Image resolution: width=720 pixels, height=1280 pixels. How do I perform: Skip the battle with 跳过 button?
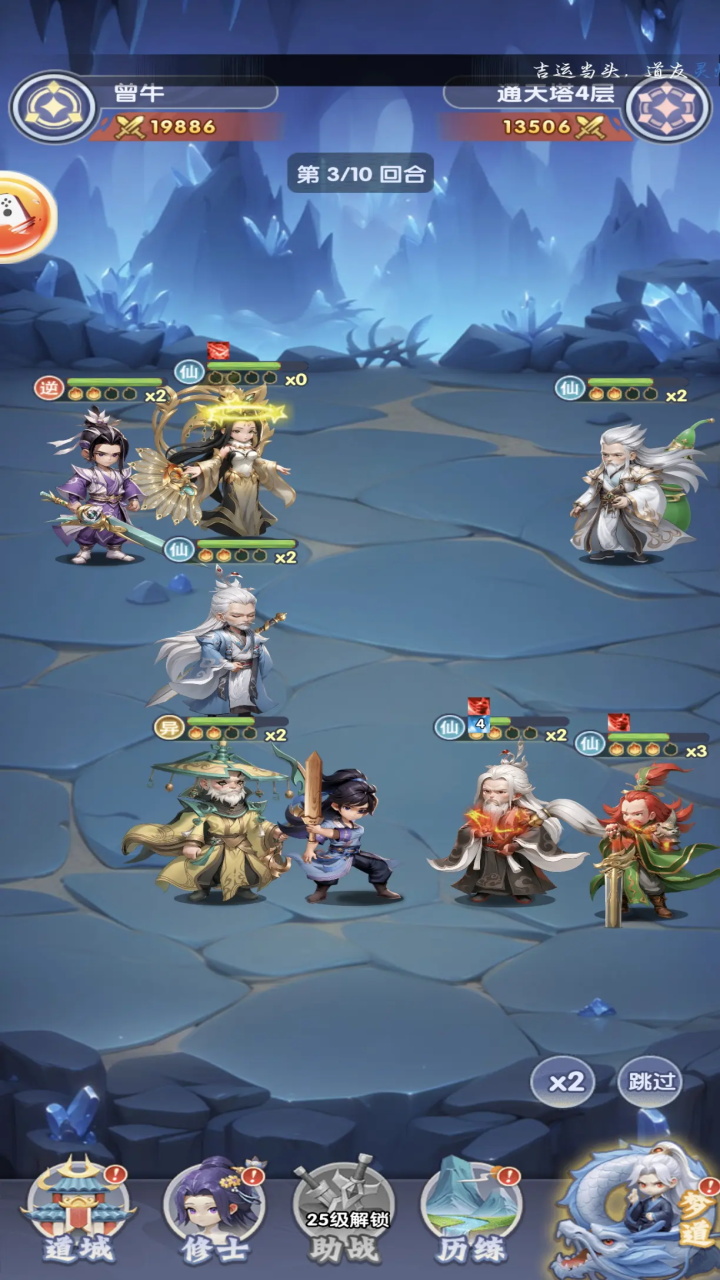tap(650, 1081)
